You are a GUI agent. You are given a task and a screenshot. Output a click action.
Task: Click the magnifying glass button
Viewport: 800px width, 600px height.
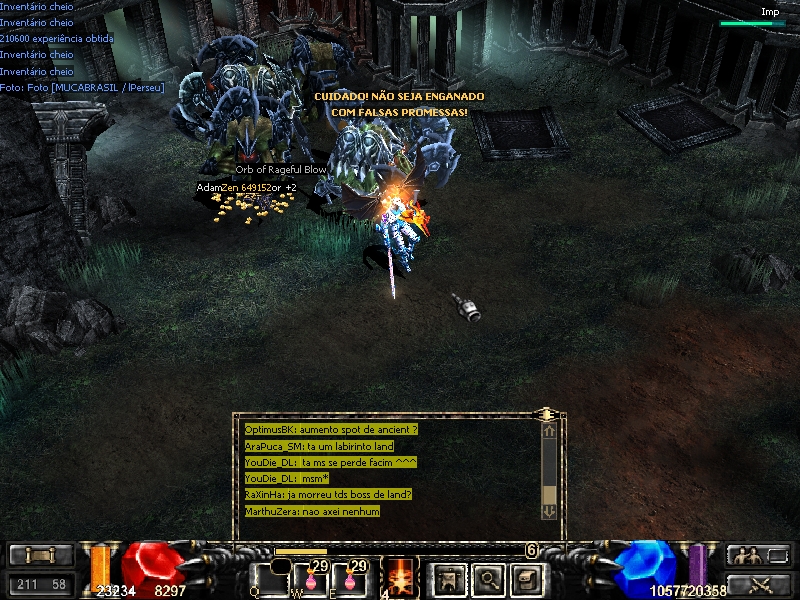487,577
